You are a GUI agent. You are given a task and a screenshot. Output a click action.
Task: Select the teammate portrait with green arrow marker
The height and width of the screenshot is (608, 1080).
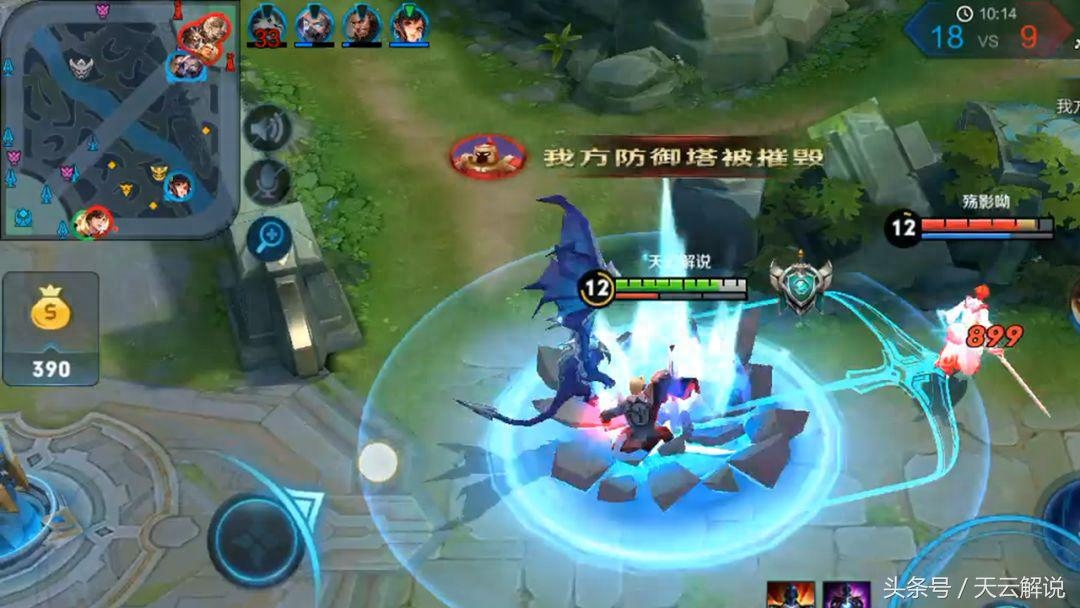click(408, 24)
